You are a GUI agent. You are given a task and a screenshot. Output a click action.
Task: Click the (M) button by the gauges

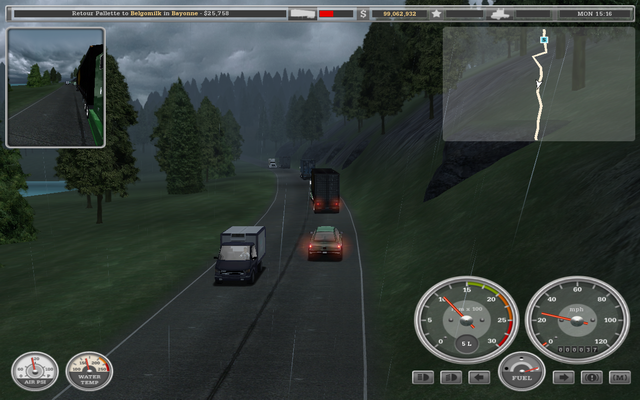[619, 378]
